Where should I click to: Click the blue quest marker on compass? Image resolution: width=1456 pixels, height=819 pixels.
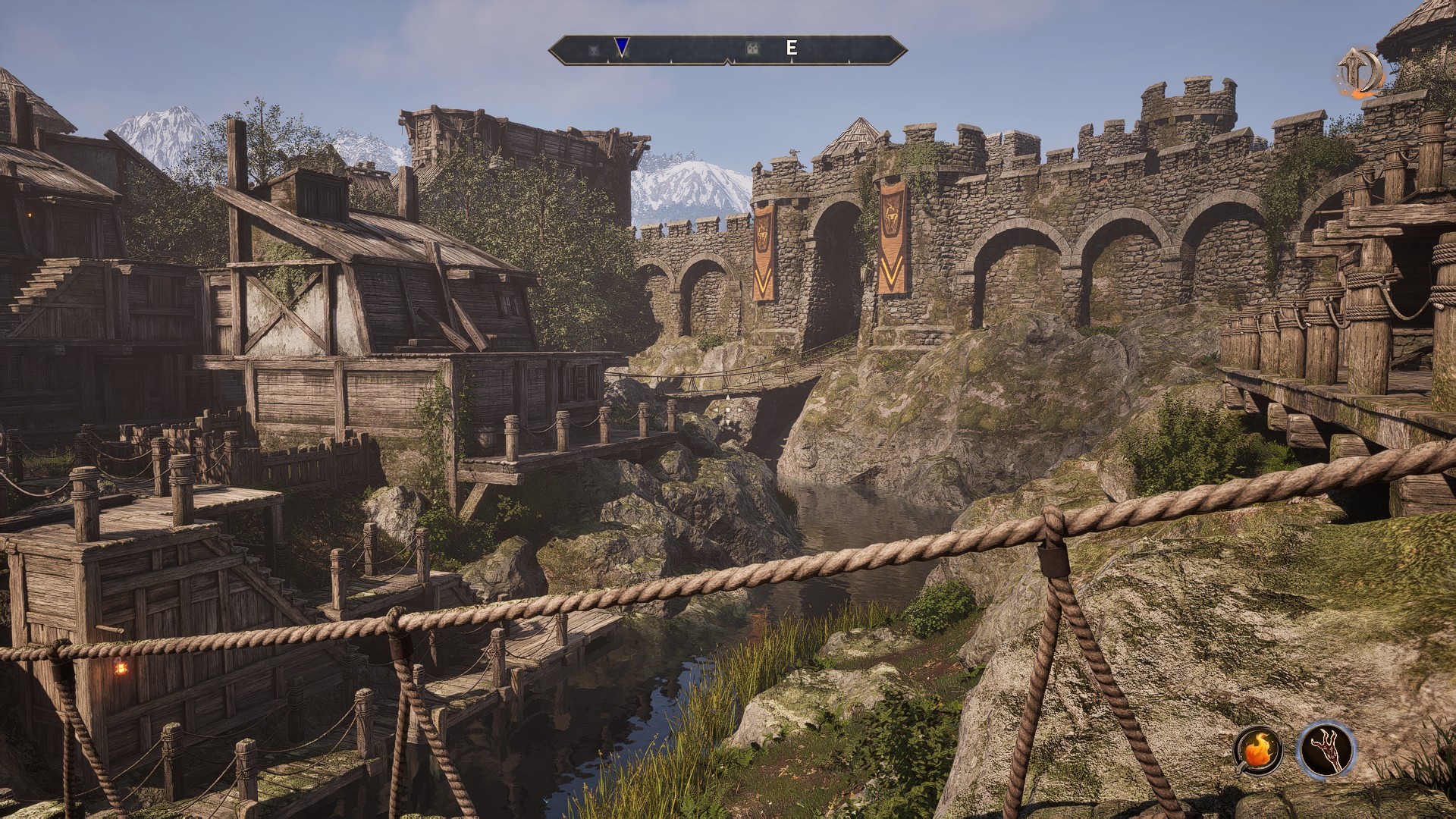click(622, 48)
